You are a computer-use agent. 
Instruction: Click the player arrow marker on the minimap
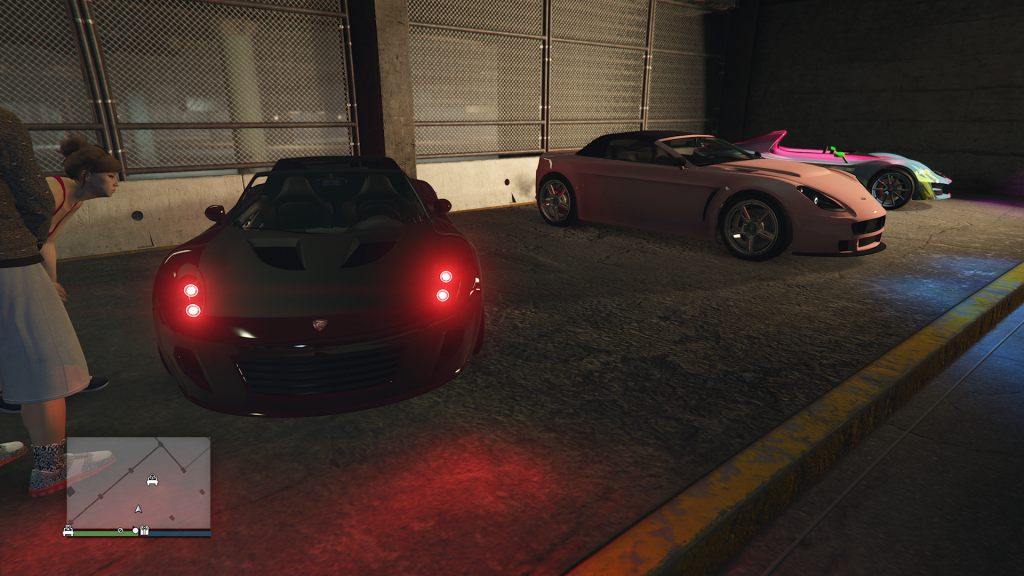click(138, 509)
